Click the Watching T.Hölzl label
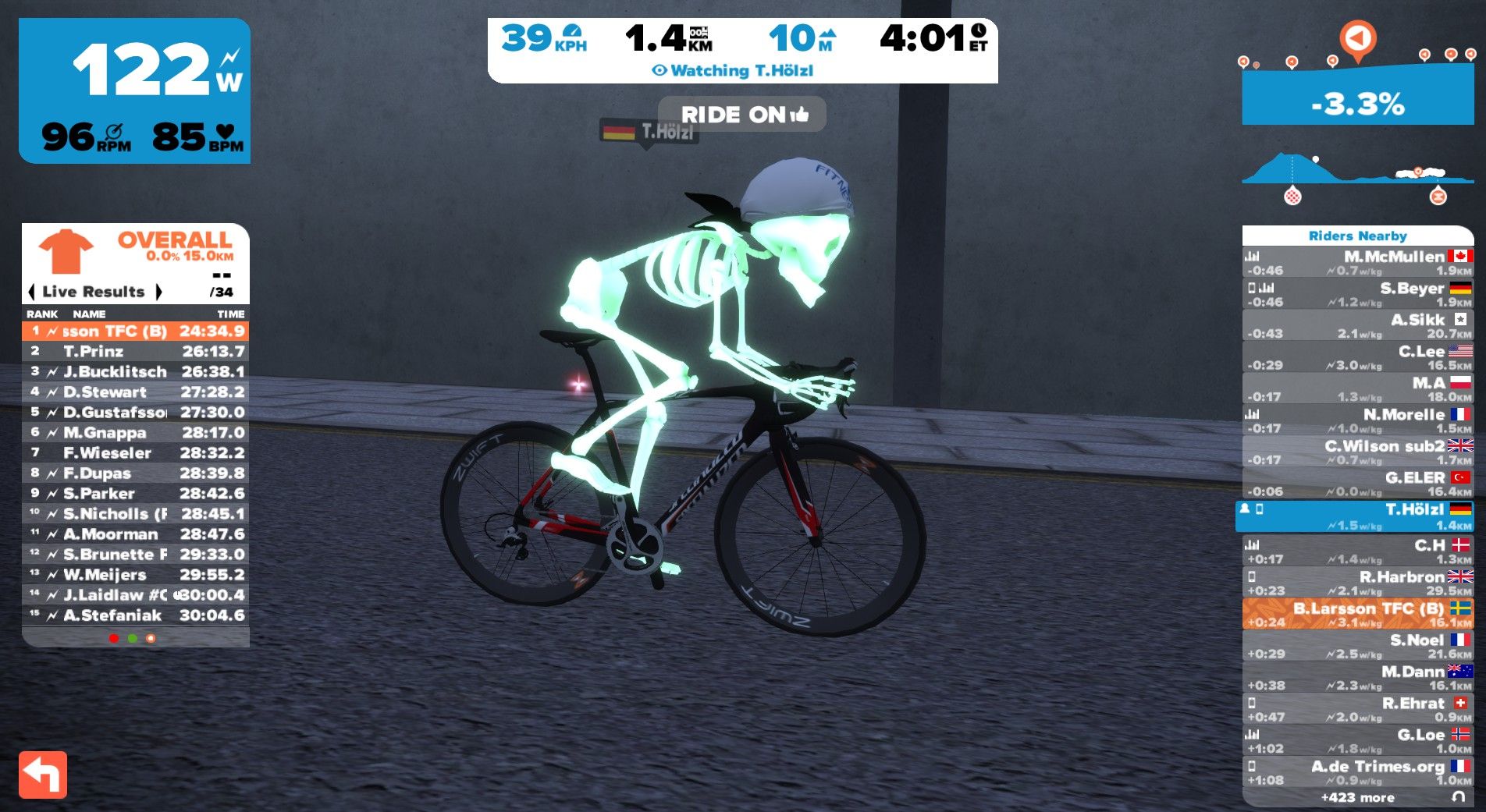The image size is (1486, 812). (x=734, y=71)
